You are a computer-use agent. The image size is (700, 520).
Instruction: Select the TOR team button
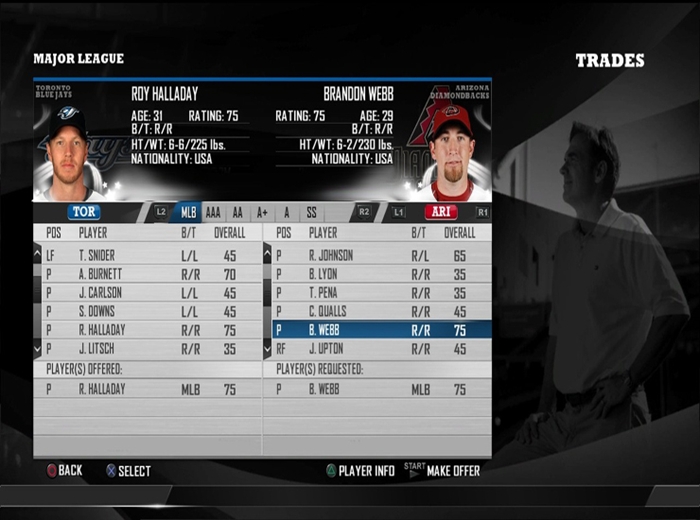coord(84,212)
